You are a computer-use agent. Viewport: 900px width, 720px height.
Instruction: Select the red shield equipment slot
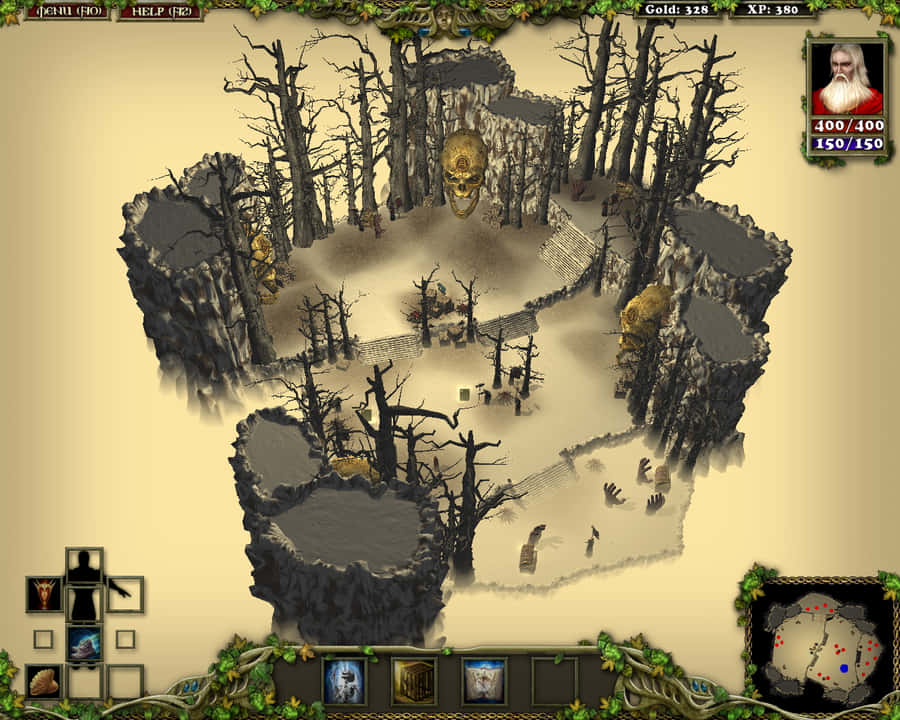click(x=44, y=594)
